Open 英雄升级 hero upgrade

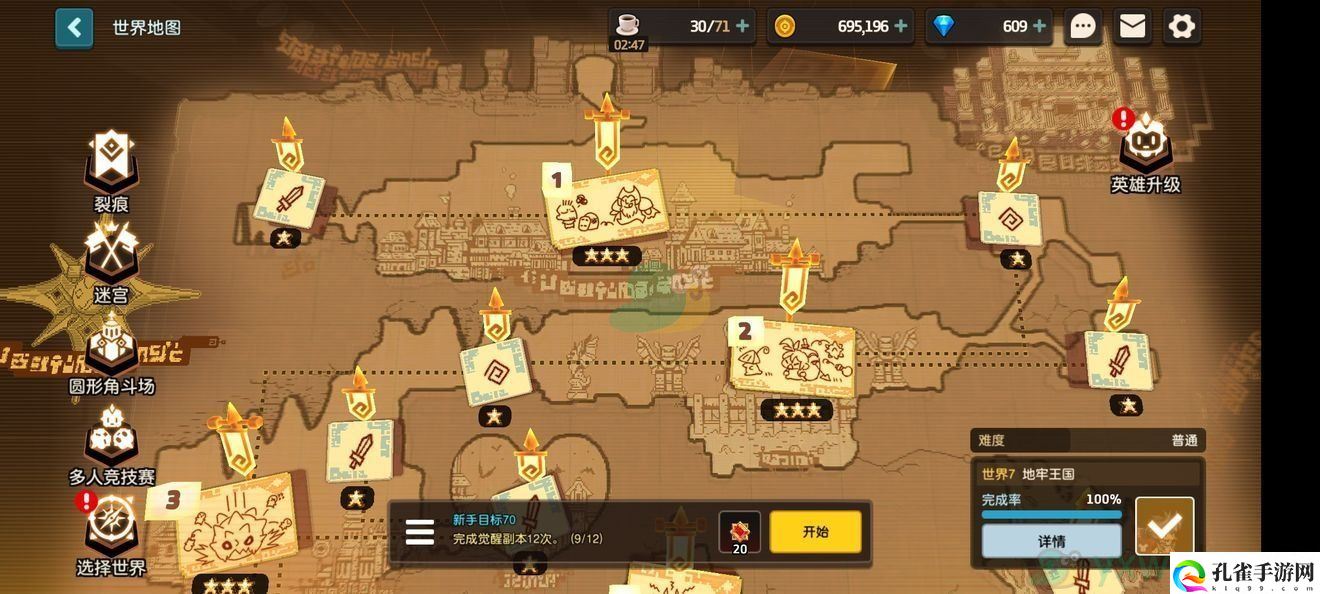click(x=1145, y=150)
